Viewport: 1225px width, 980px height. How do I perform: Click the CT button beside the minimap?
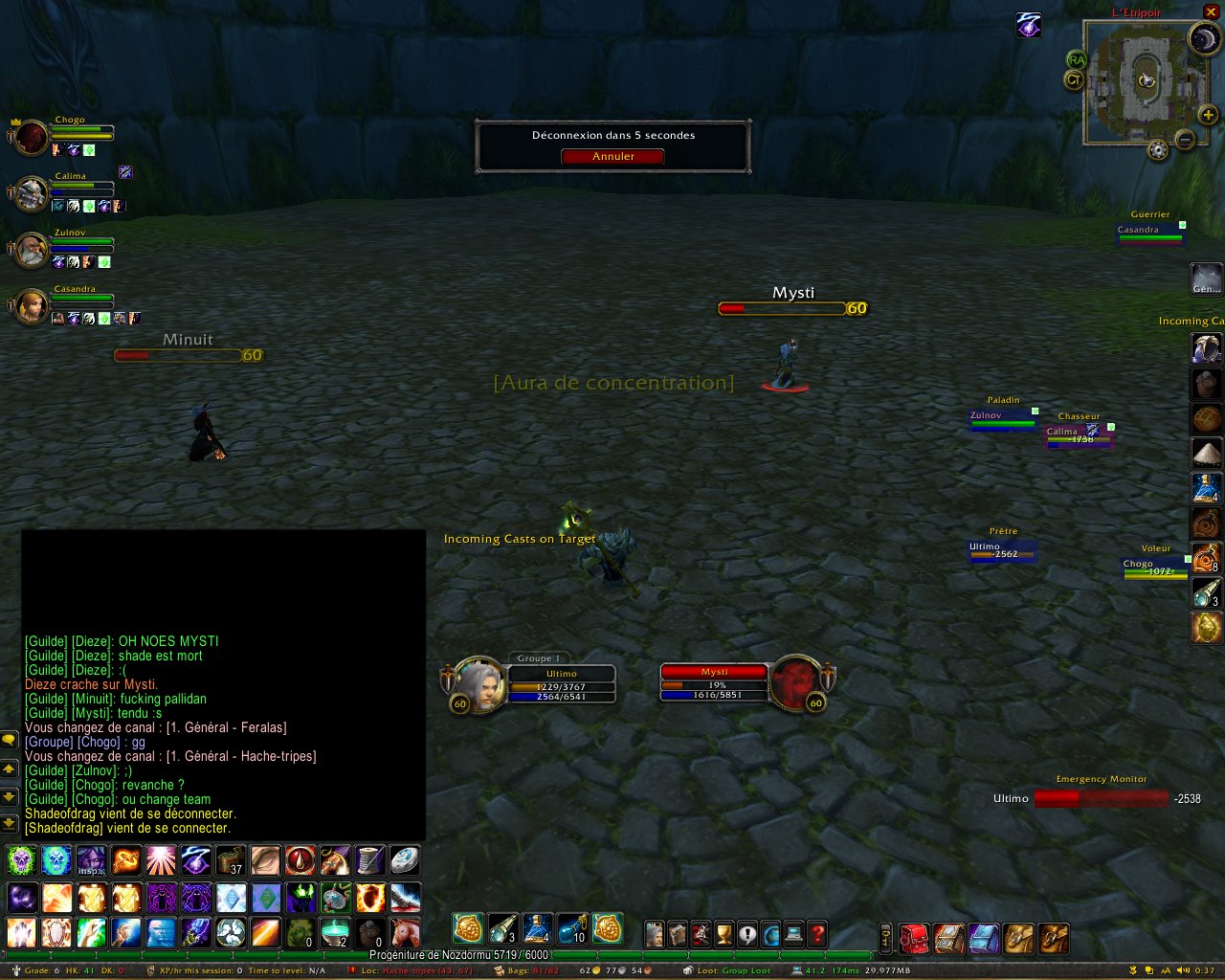[1074, 80]
